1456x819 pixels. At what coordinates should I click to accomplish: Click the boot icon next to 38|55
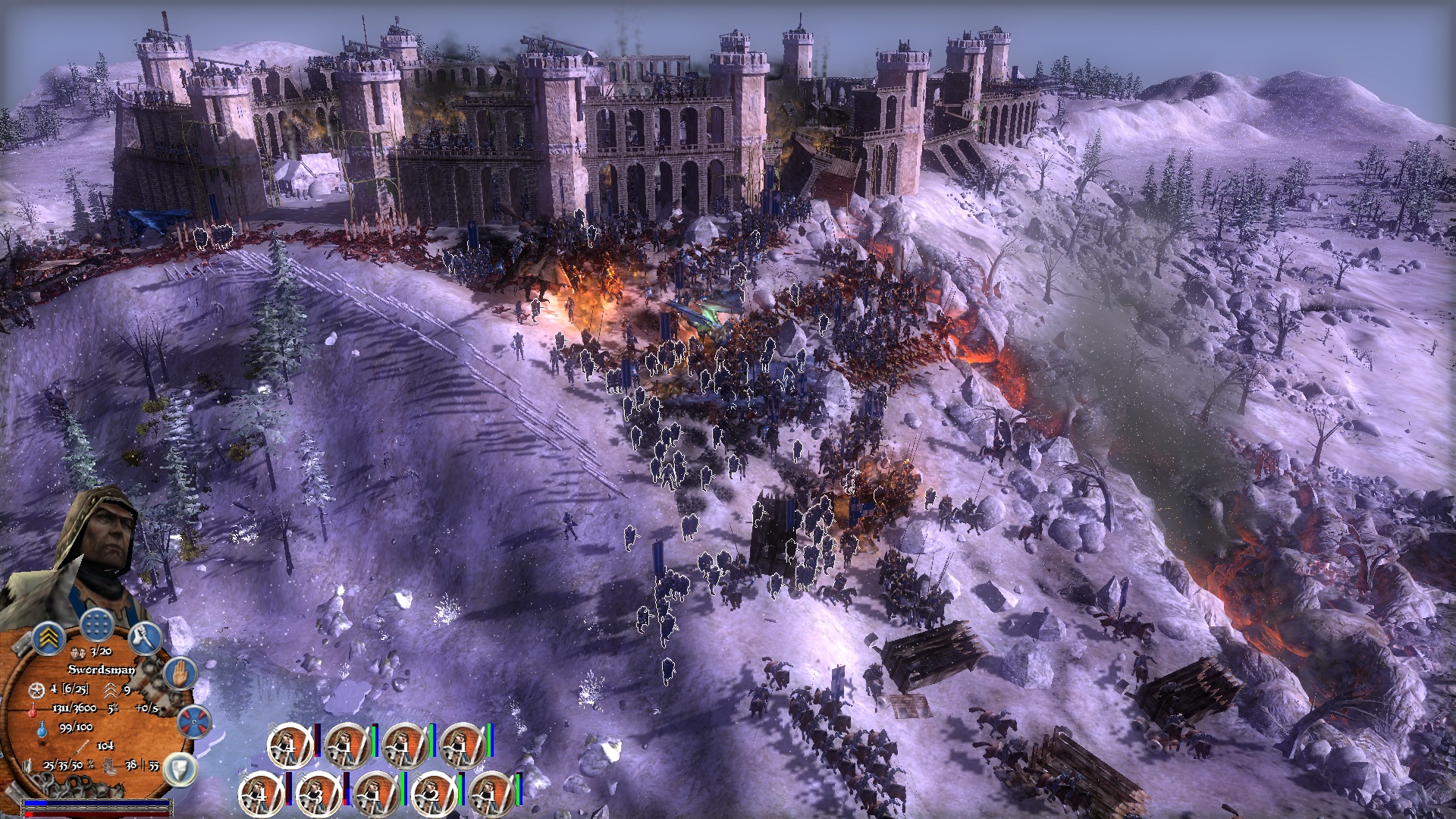pos(109,766)
